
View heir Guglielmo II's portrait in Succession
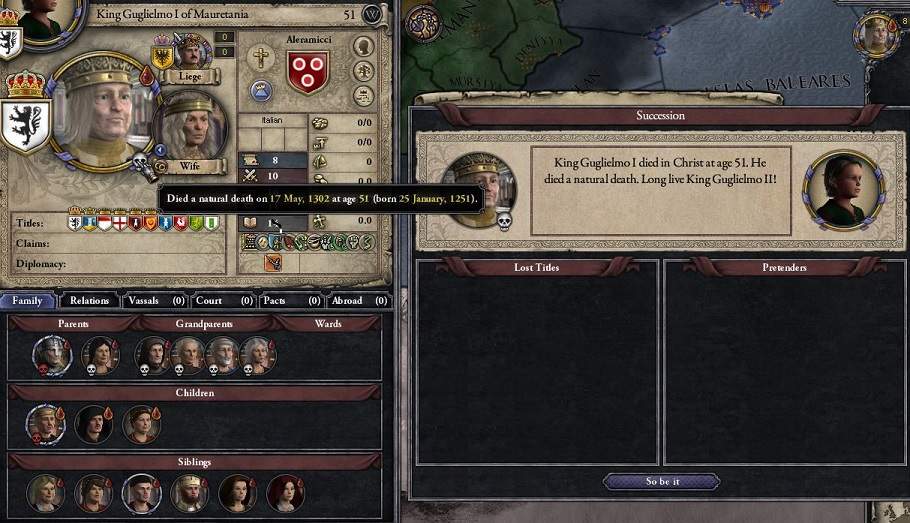click(844, 189)
